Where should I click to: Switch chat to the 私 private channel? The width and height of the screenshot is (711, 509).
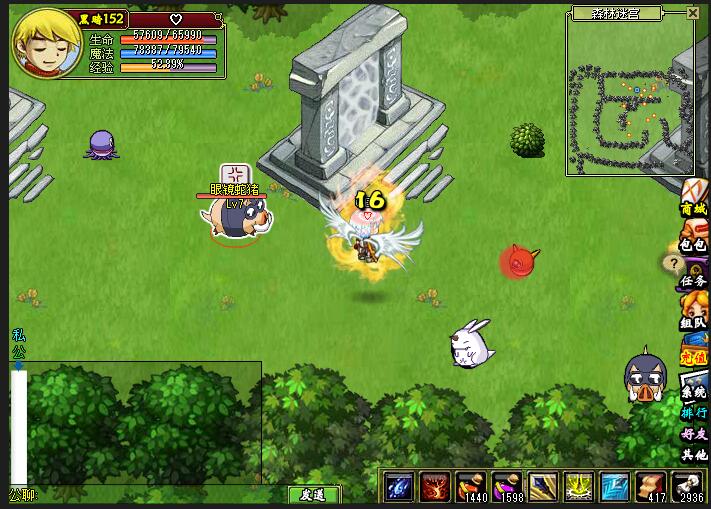coord(18,335)
